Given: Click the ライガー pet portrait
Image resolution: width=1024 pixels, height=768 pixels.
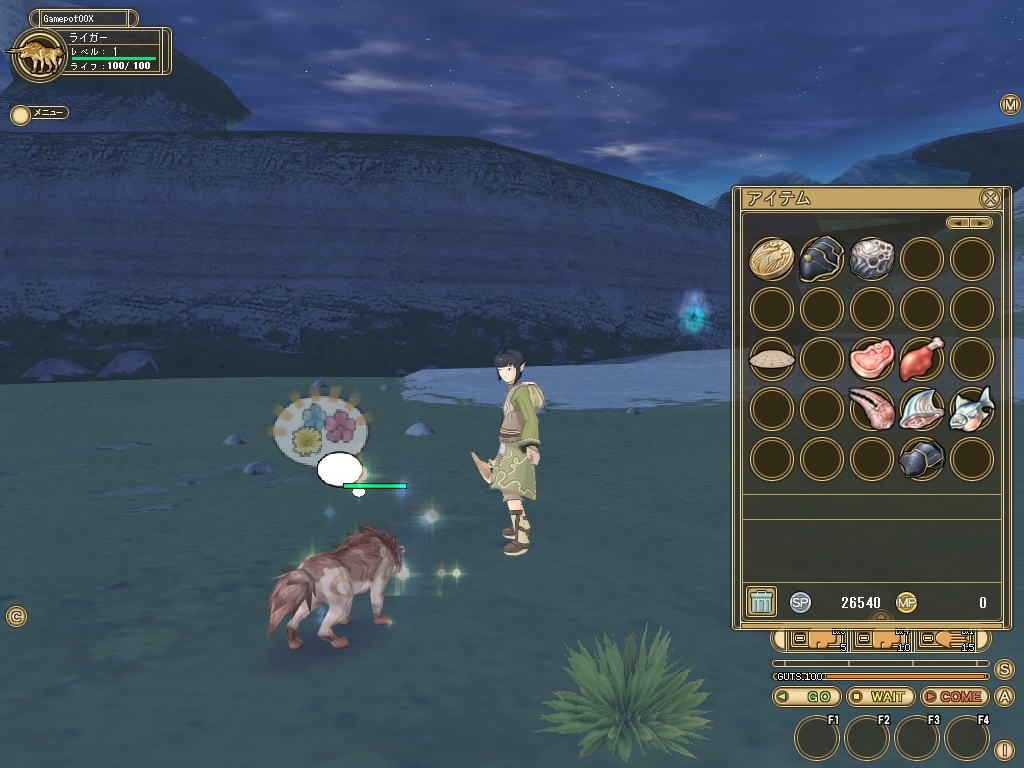Looking at the screenshot, I should tap(37, 57).
